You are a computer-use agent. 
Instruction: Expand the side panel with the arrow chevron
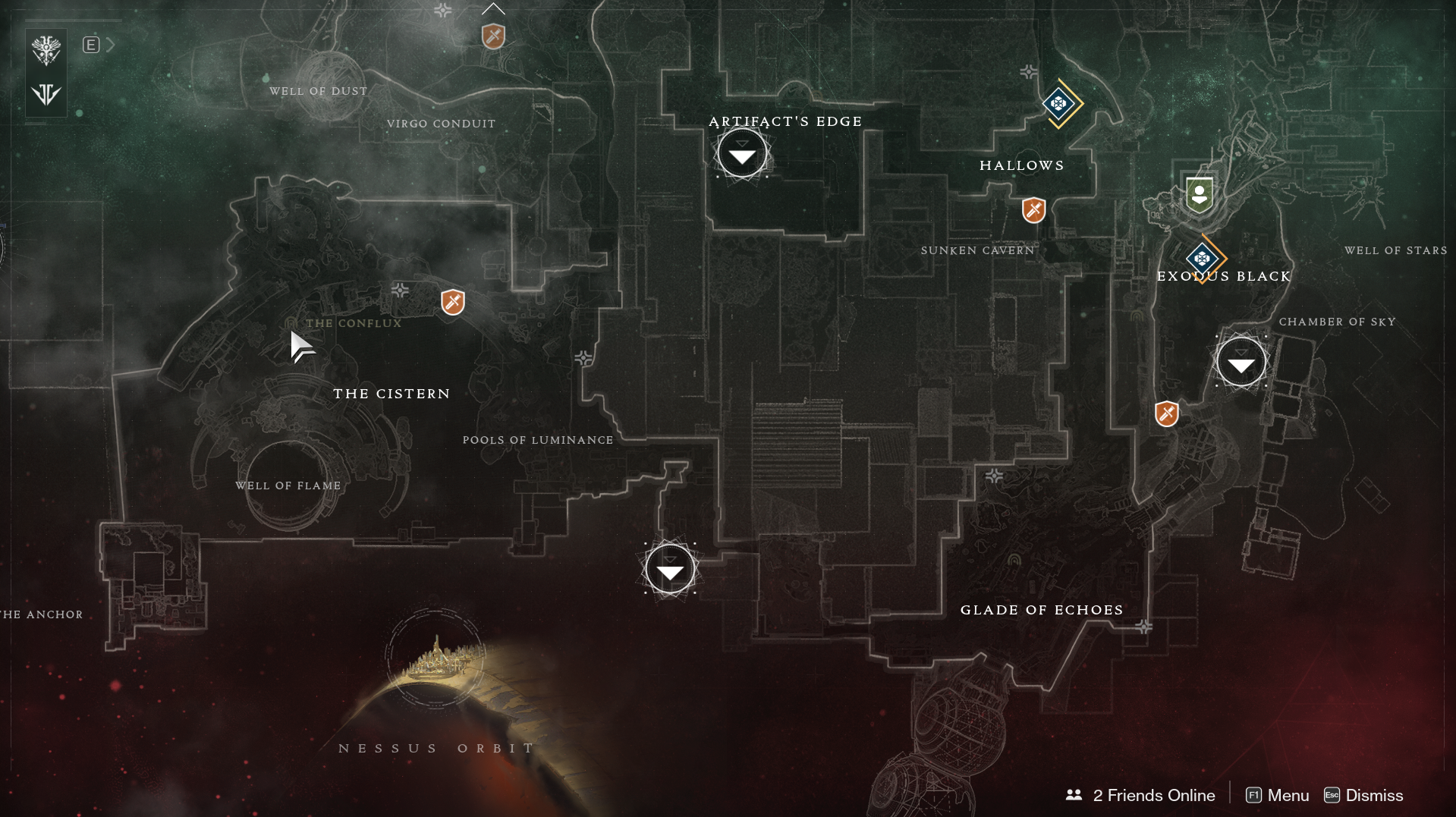point(111,45)
